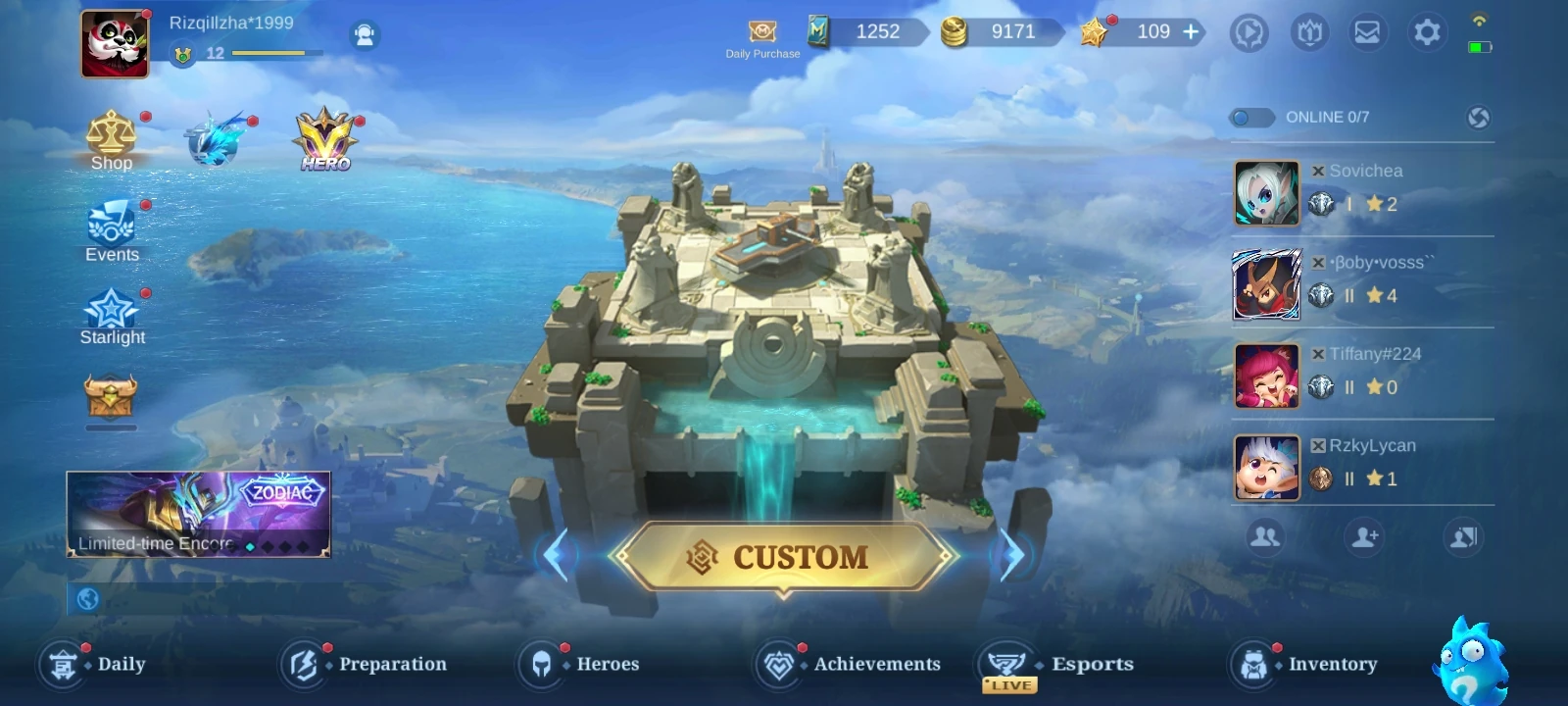Open the Limited-time Encore Zodiac banner
Screen dimensions: 1568x706
(x=196, y=515)
